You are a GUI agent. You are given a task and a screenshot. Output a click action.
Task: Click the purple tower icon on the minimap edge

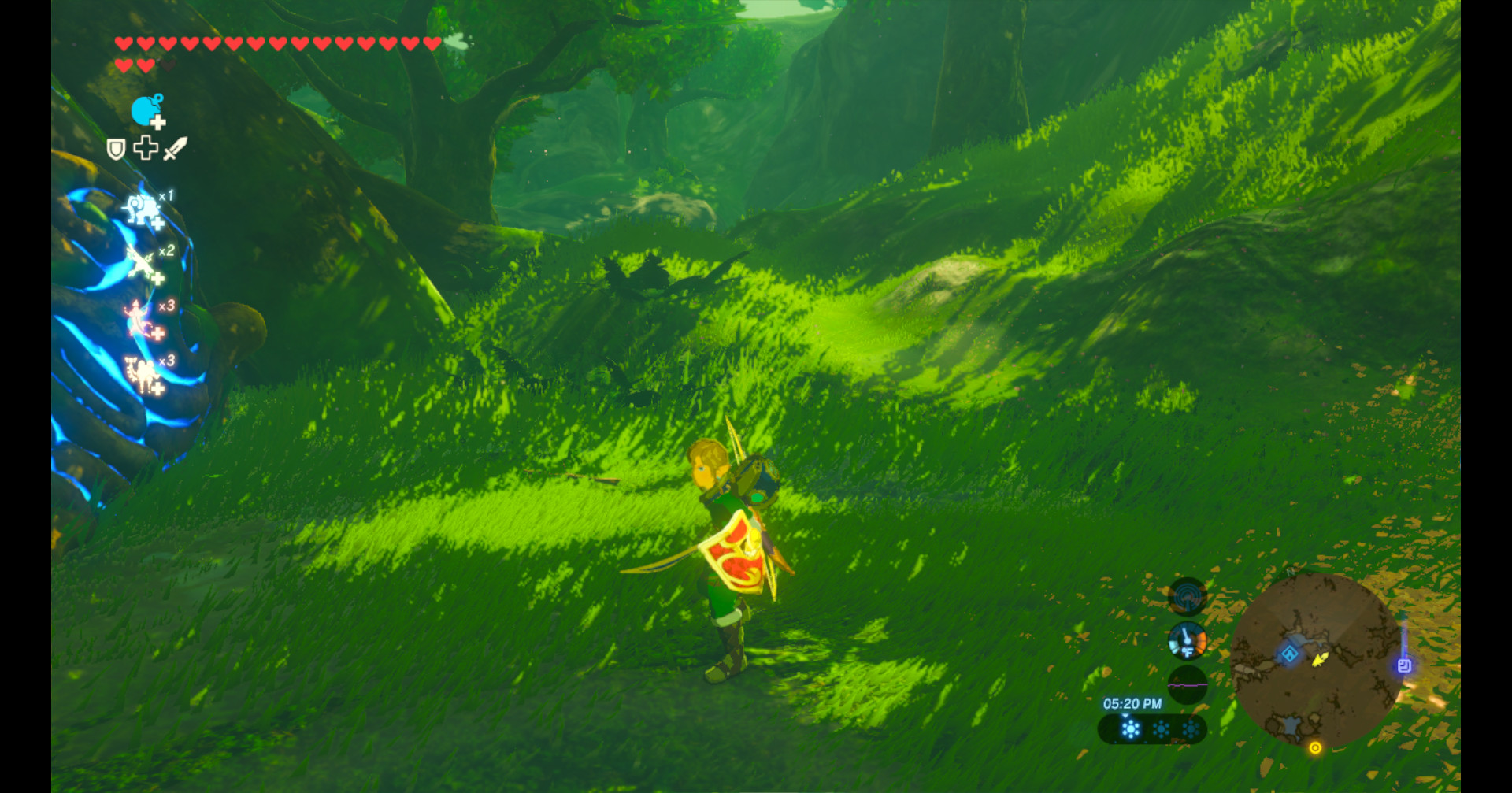[1403, 664]
